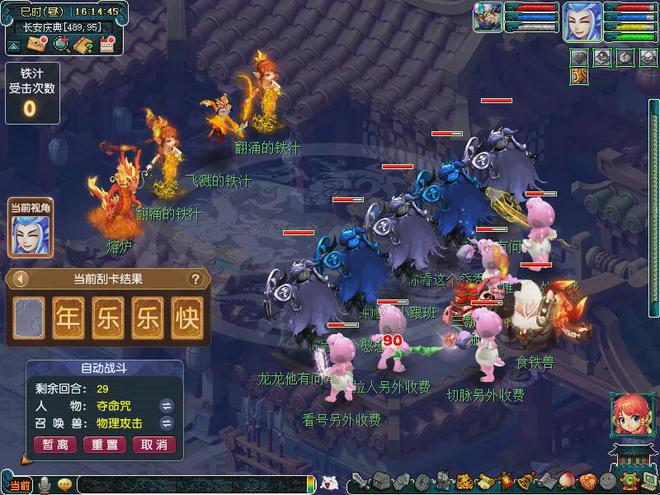Open the sword icon in bottom toolbar
Image resolution: width=660 pixels, height=495 pixels.
[x=362, y=484]
